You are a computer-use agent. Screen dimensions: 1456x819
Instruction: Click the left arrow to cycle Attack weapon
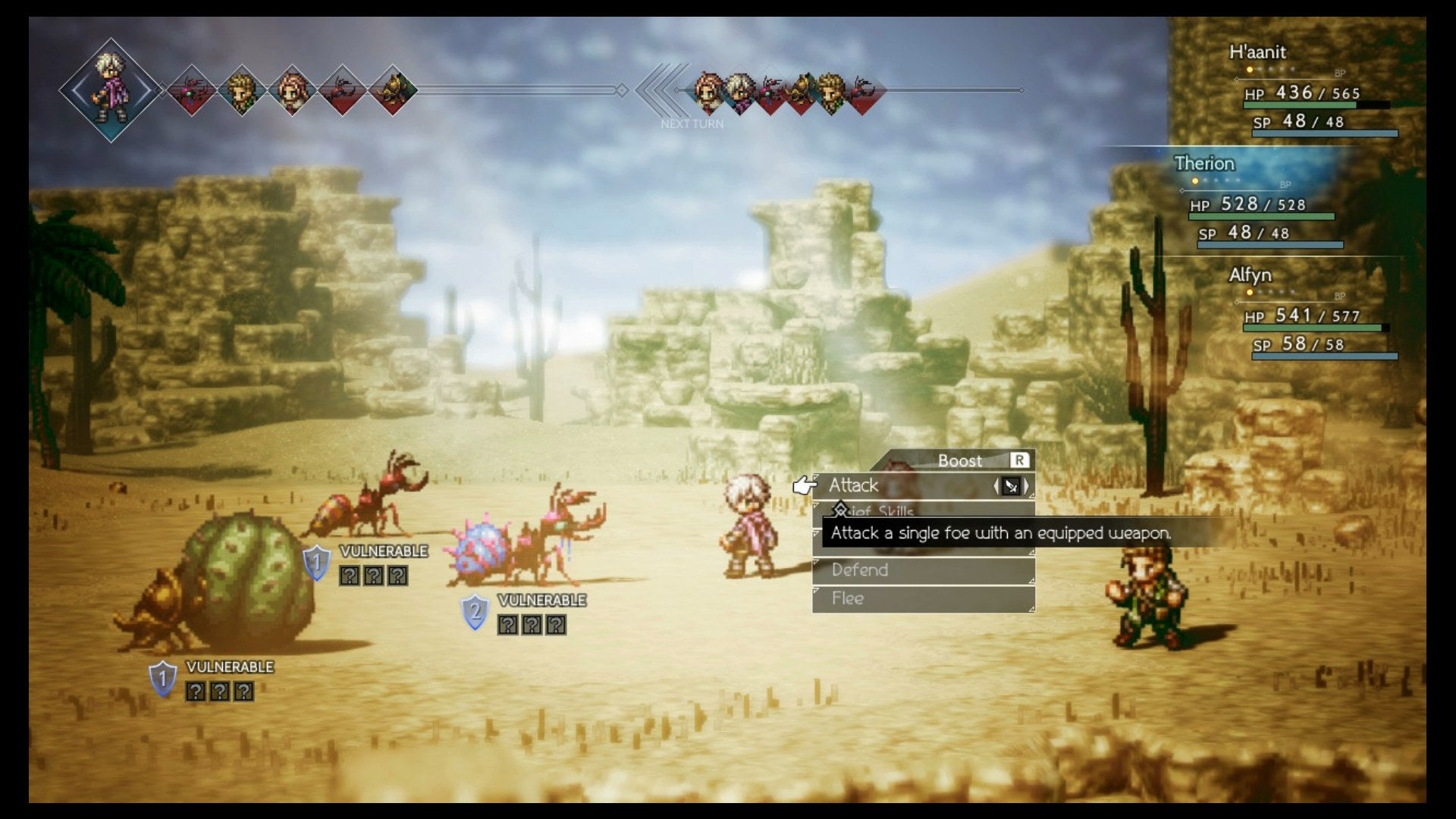click(x=996, y=486)
